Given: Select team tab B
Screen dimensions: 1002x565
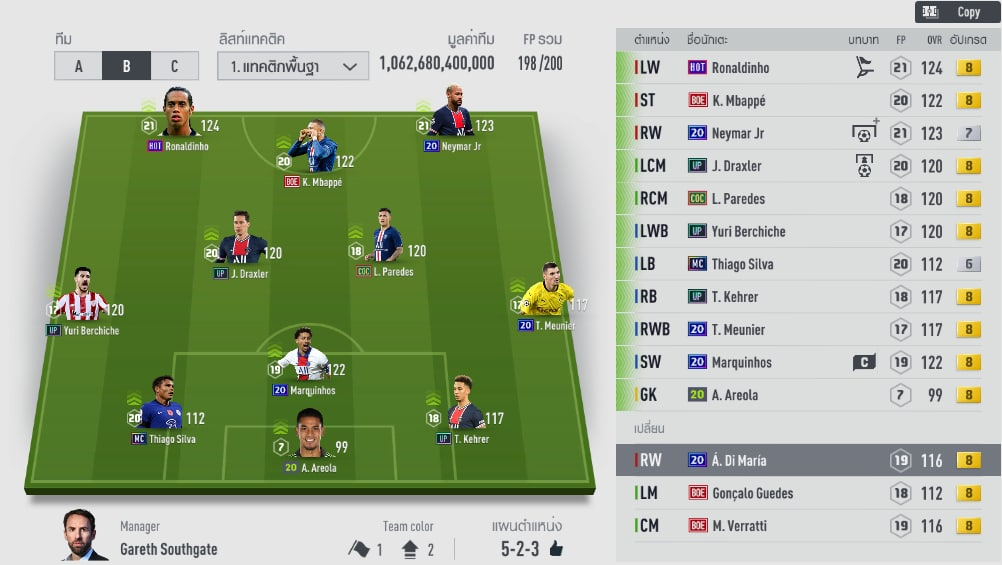Looking at the screenshot, I should point(126,66).
